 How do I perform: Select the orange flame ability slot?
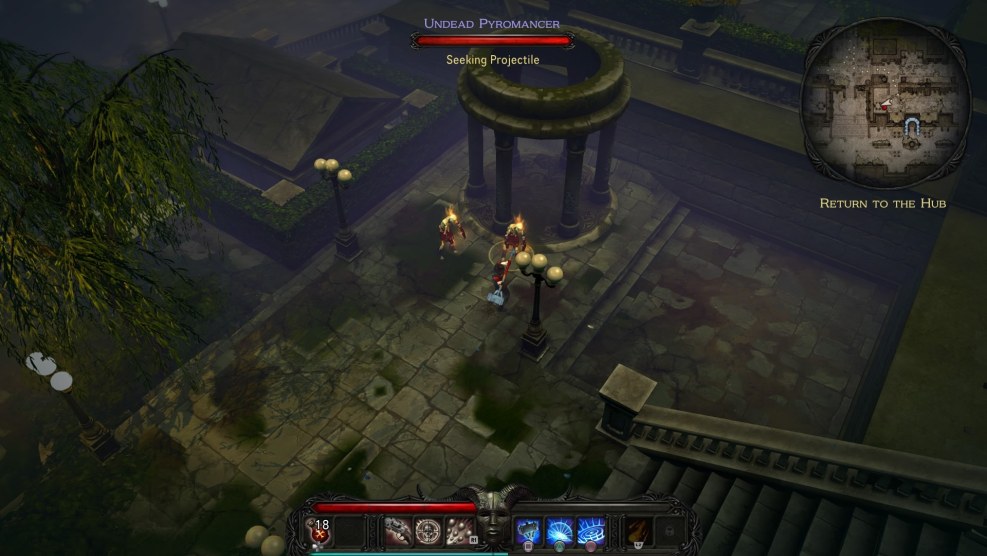[636, 530]
